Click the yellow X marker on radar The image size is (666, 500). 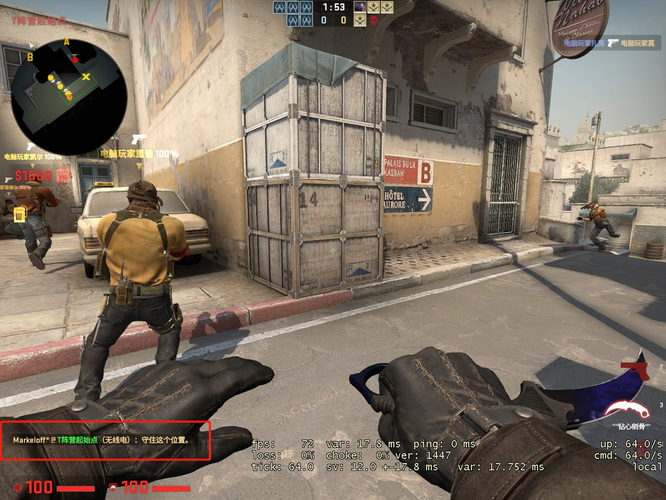pos(86,76)
